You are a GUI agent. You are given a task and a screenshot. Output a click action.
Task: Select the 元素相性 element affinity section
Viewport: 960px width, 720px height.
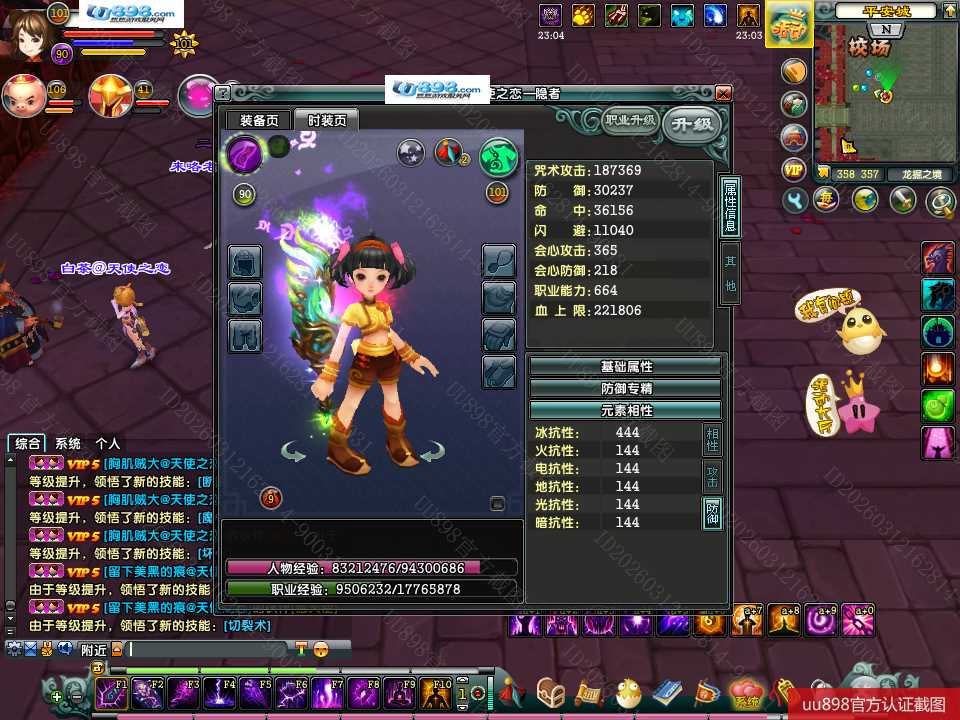tap(625, 410)
